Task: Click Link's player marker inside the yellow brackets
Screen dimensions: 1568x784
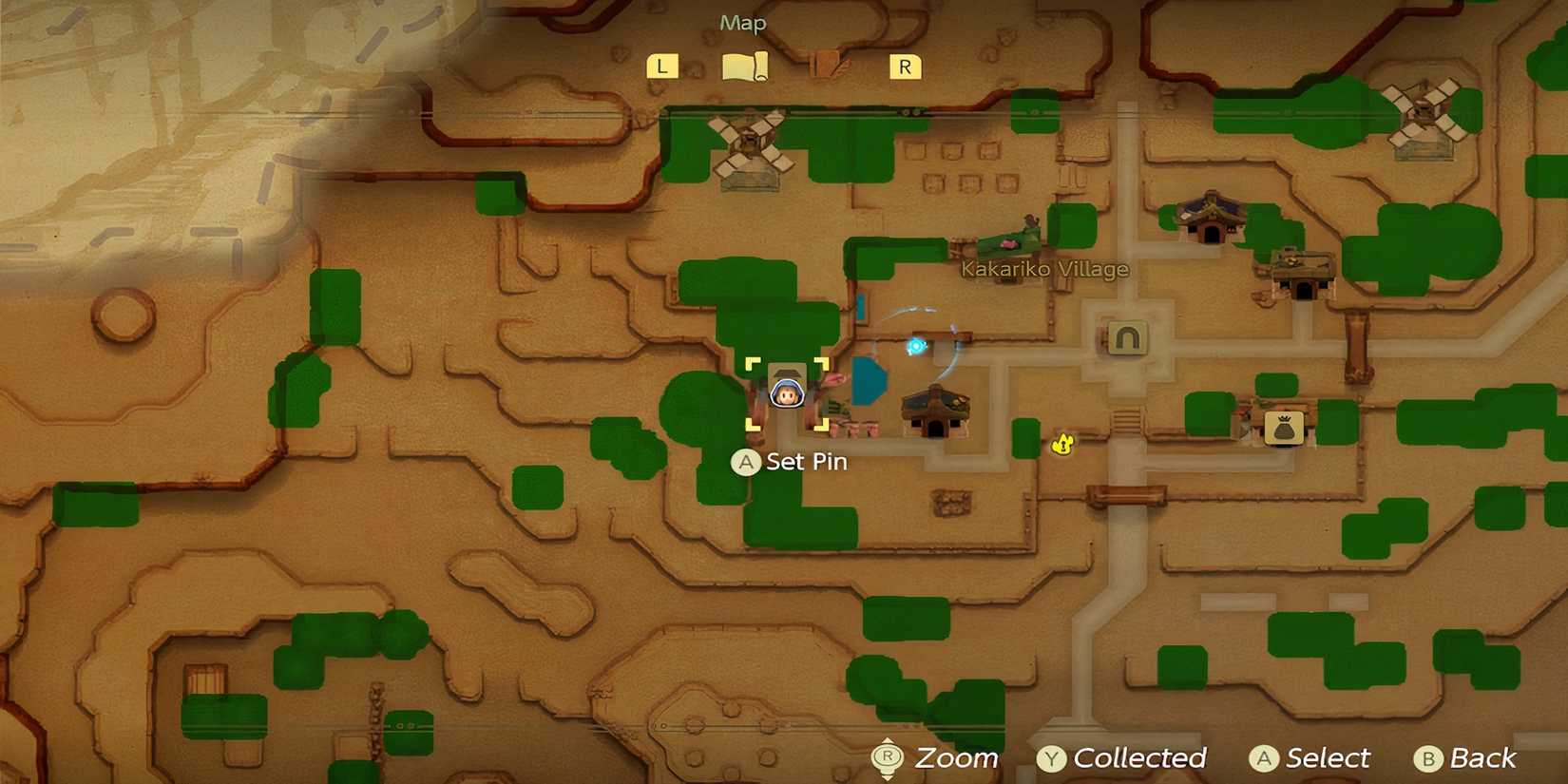Action: (787, 392)
